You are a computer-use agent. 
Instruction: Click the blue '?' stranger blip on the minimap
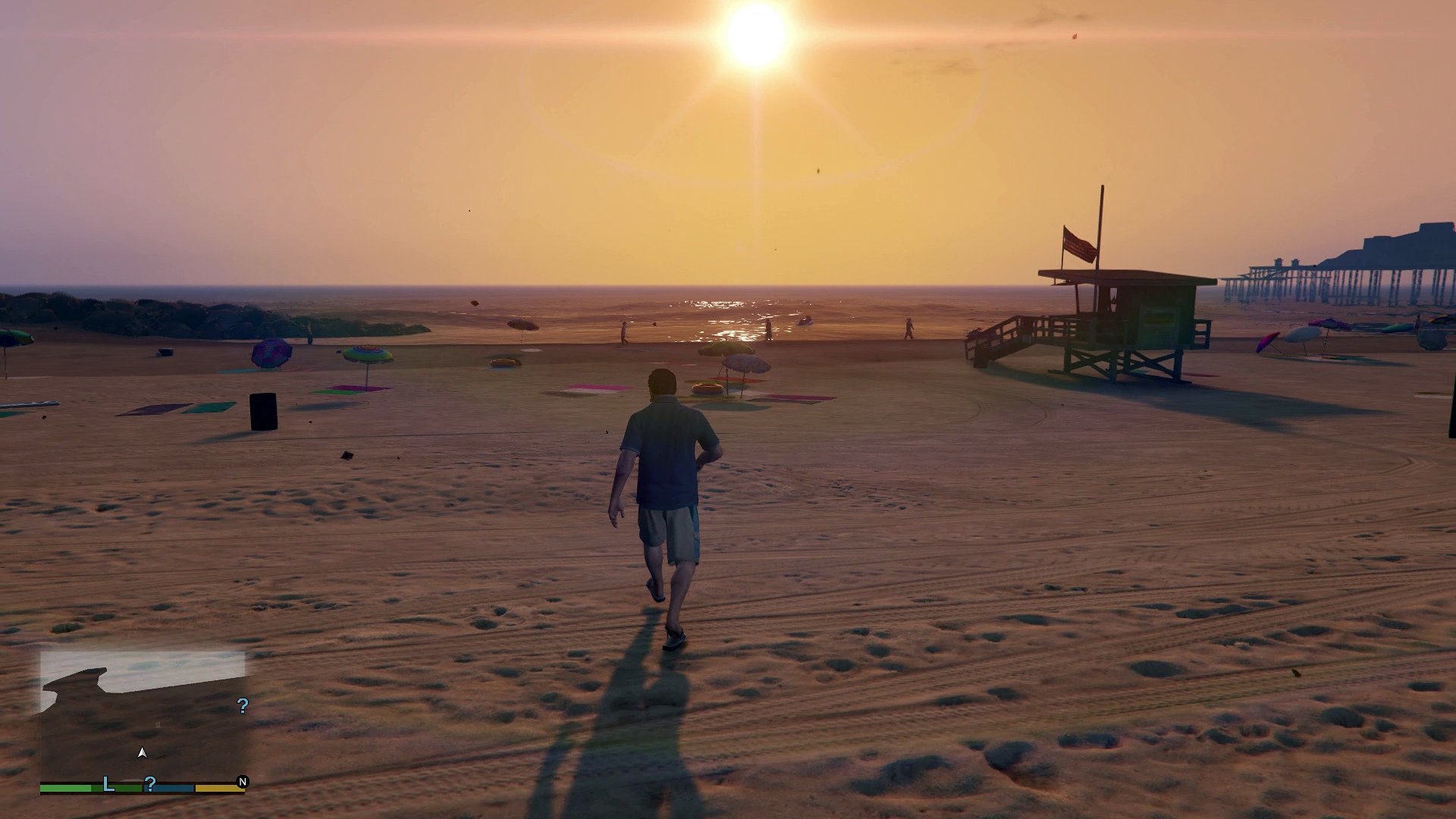(242, 706)
